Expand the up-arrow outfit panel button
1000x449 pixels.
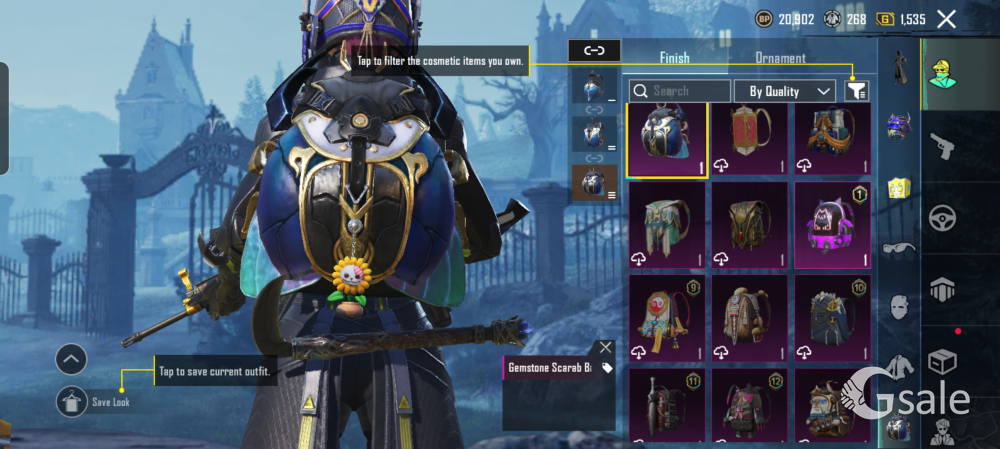(x=71, y=360)
